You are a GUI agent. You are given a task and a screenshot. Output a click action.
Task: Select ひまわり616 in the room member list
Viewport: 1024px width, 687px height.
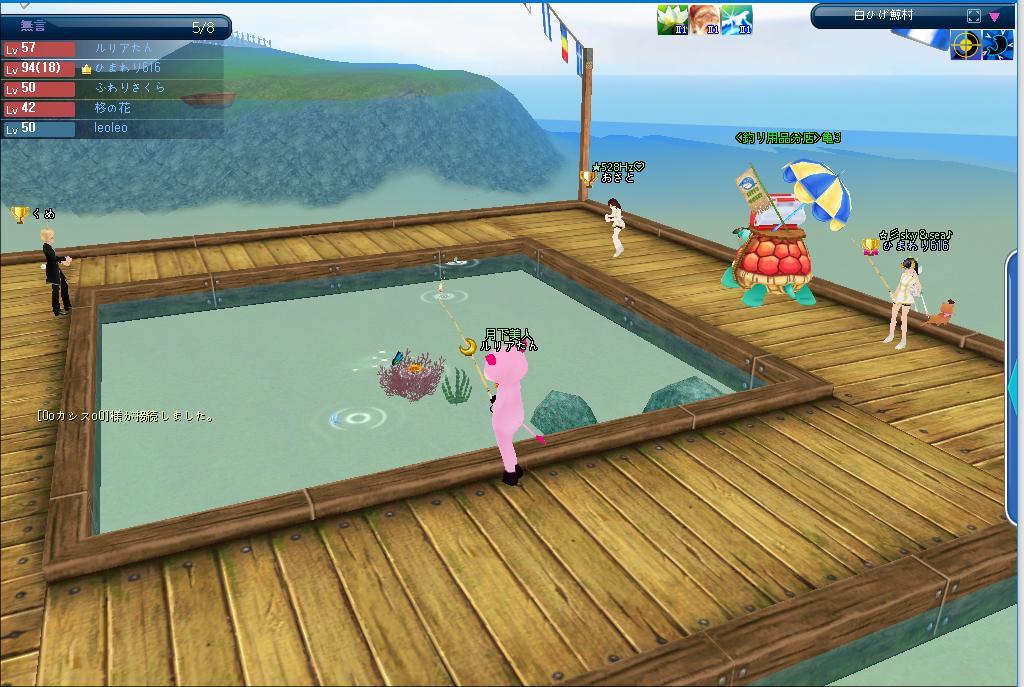(x=127, y=68)
